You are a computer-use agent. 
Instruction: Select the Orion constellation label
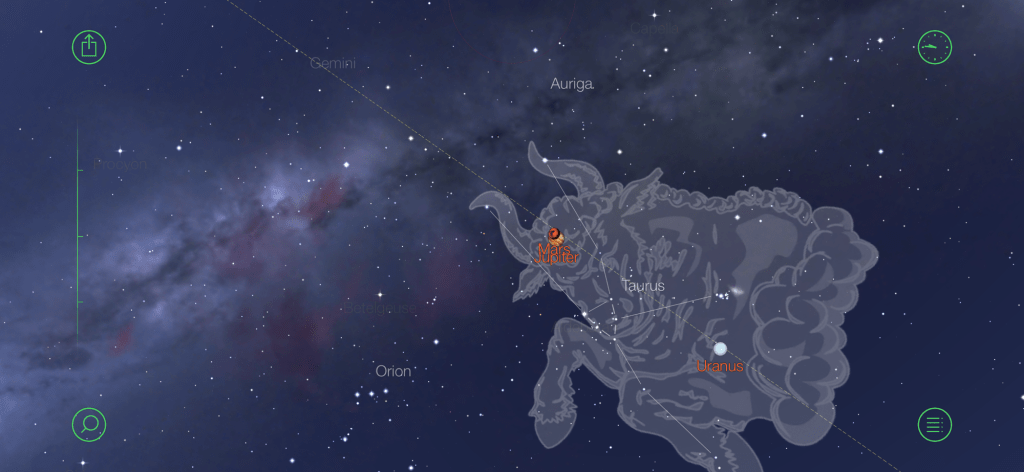(x=393, y=371)
